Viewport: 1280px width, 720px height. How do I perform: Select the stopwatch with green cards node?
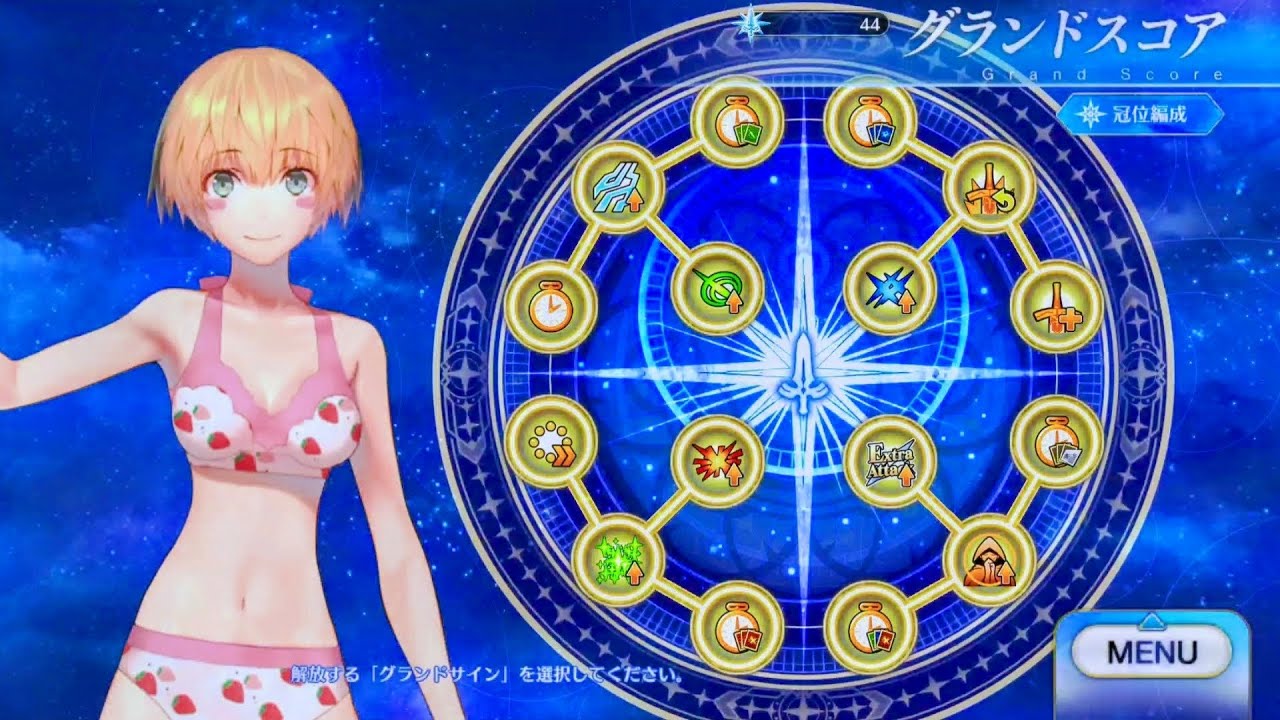click(x=736, y=123)
